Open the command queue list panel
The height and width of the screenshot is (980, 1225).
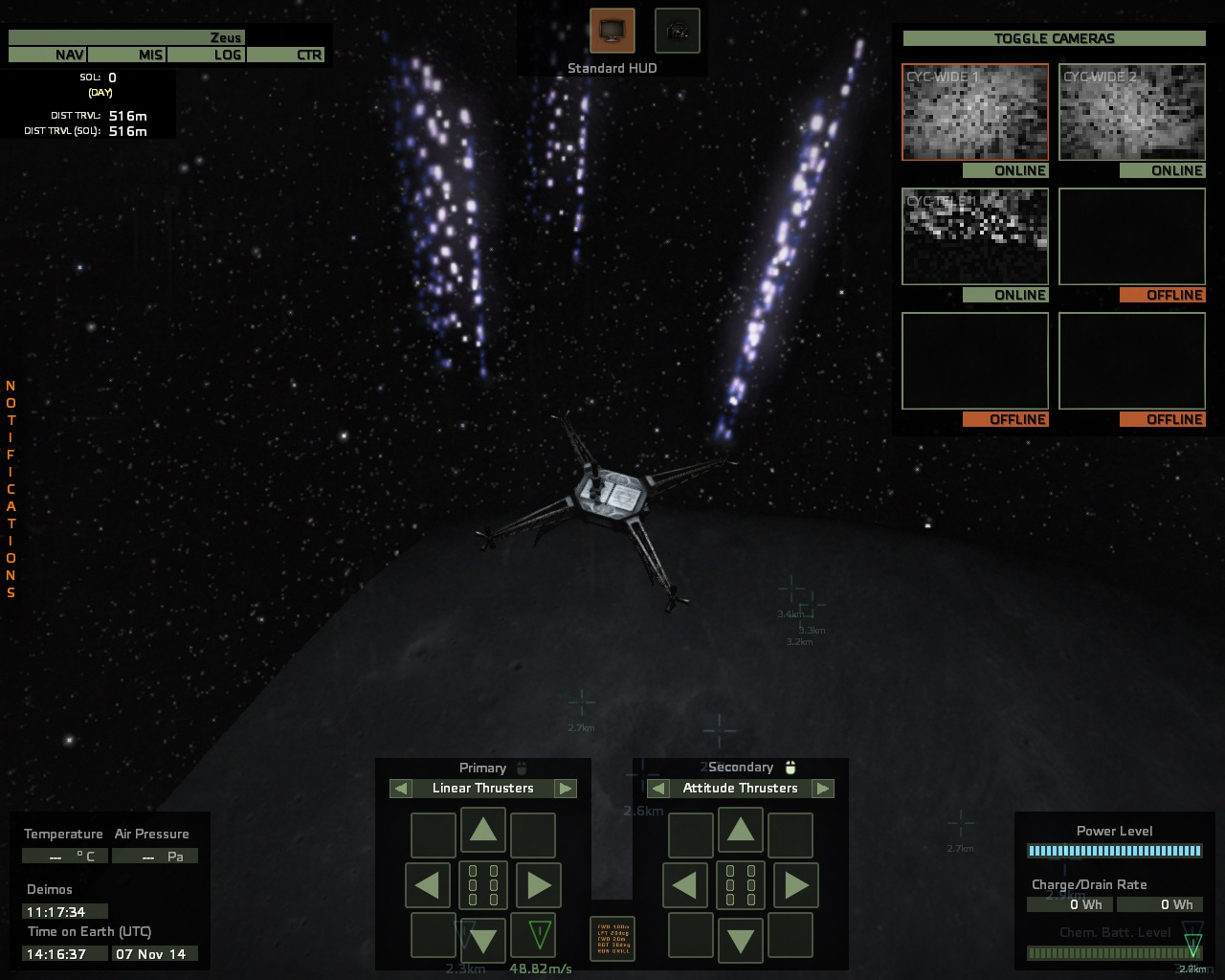612,939
